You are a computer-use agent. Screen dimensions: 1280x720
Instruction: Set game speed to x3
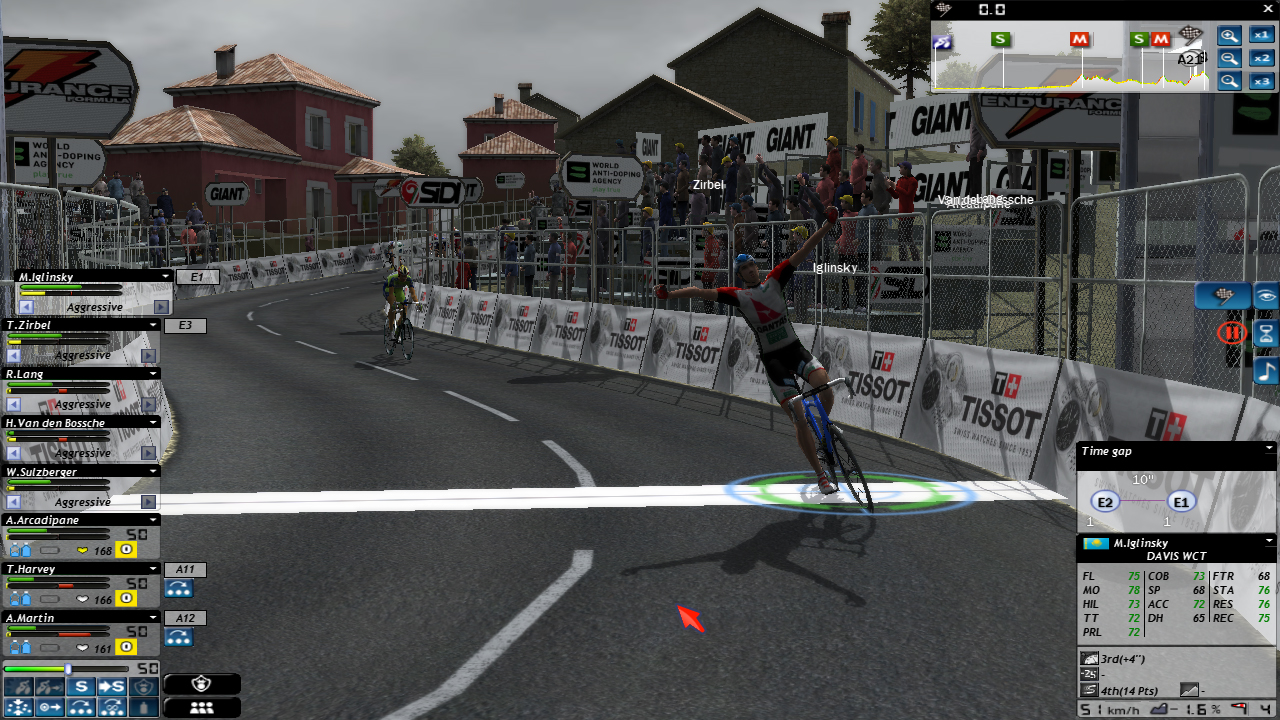(x=1260, y=82)
